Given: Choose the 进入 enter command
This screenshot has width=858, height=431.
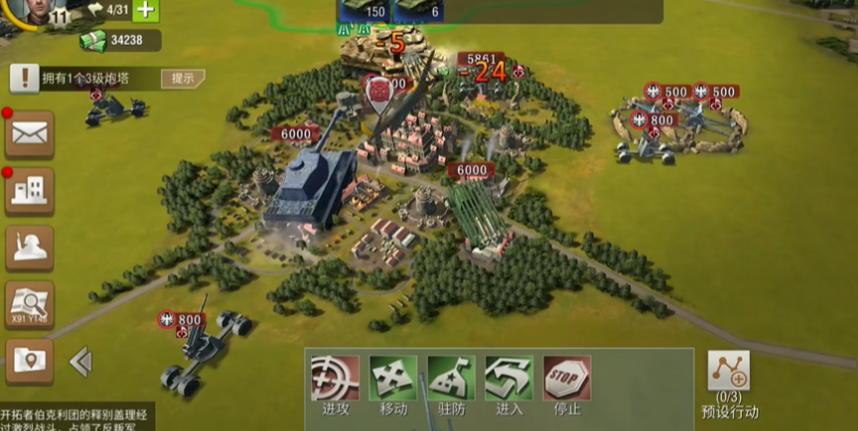Looking at the screenshot, I should [509, 385].
